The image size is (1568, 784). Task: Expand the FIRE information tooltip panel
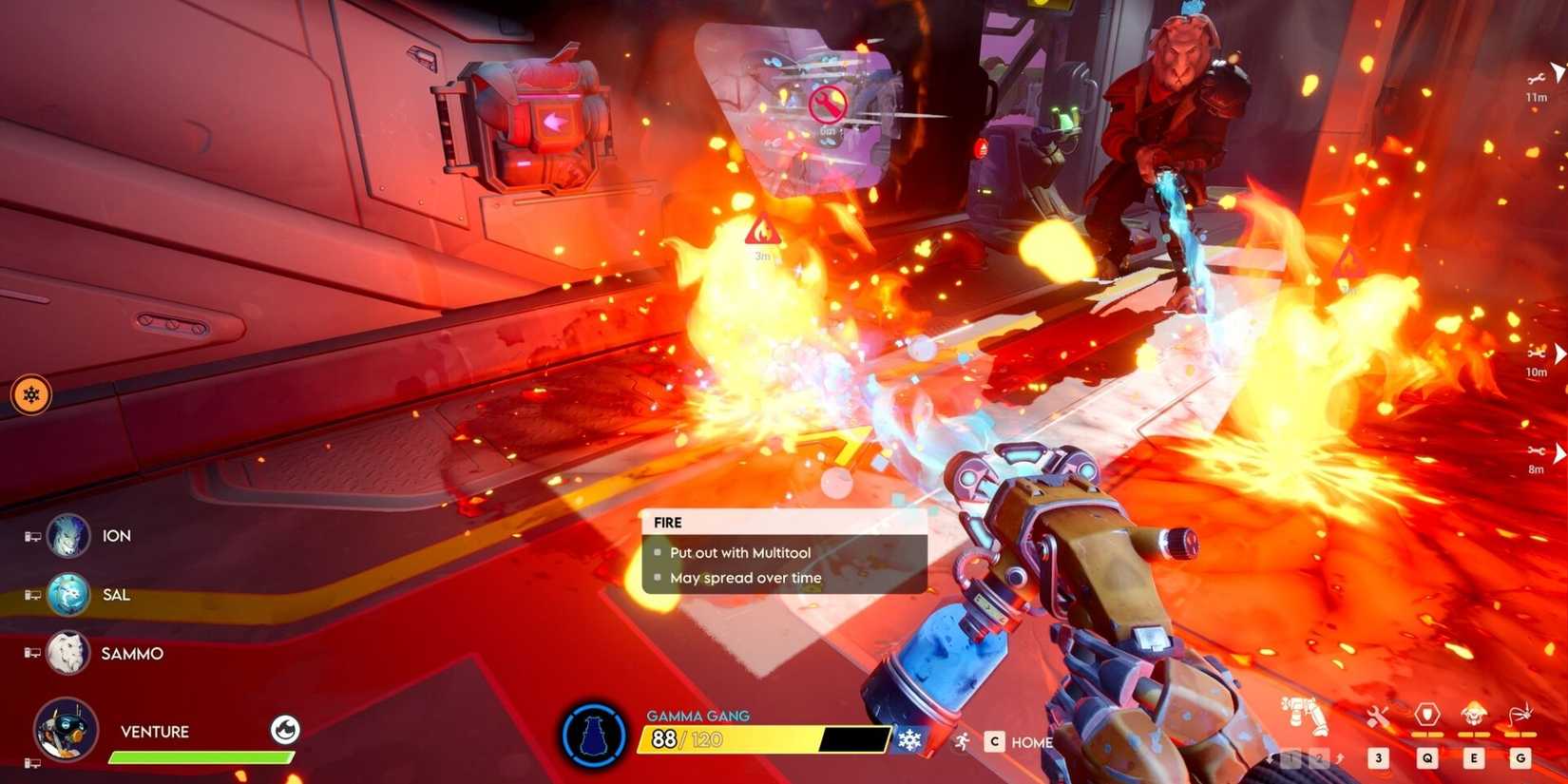click(783, 551)
